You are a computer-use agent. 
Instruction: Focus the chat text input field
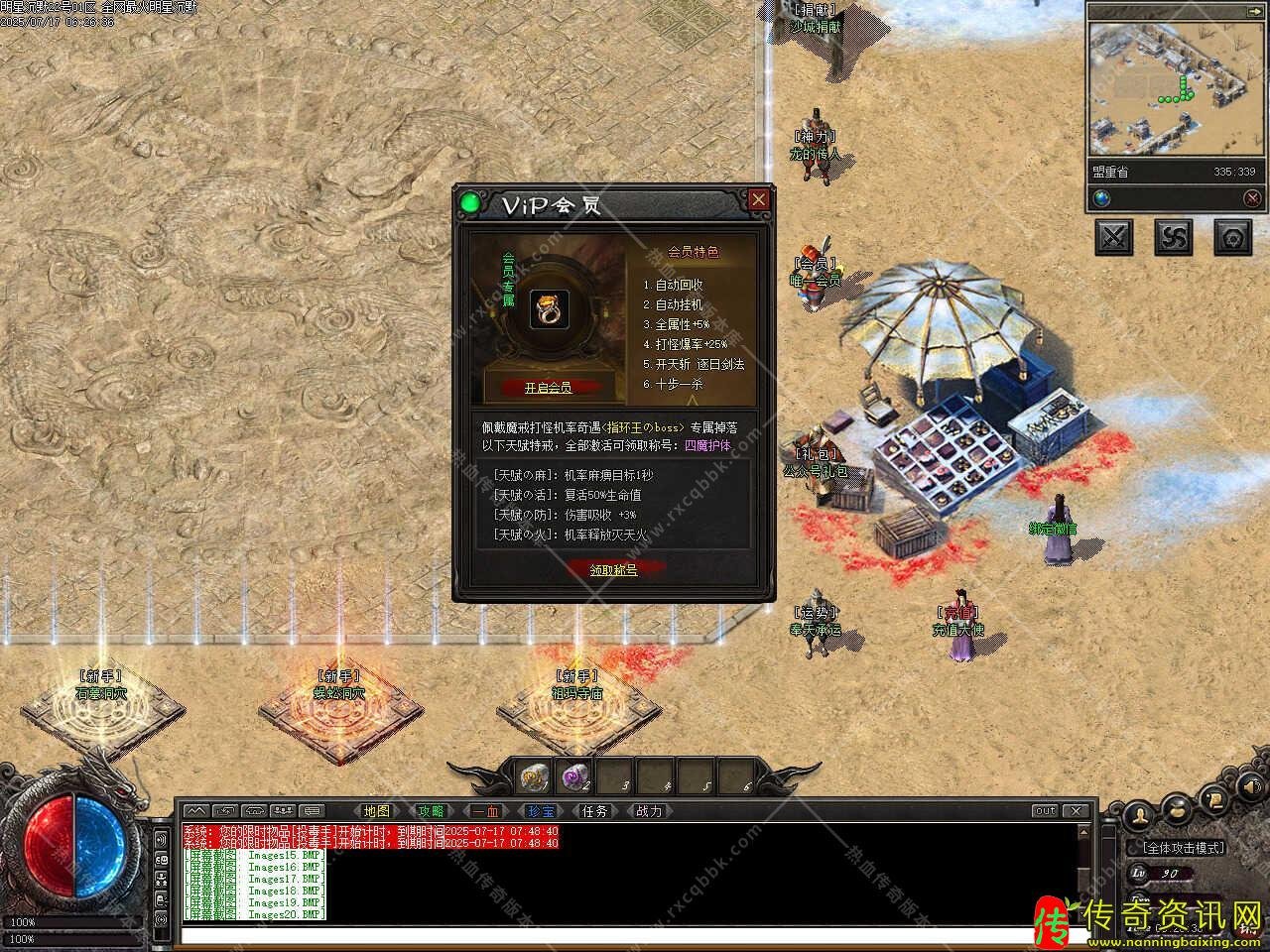(x=625, y=934)
